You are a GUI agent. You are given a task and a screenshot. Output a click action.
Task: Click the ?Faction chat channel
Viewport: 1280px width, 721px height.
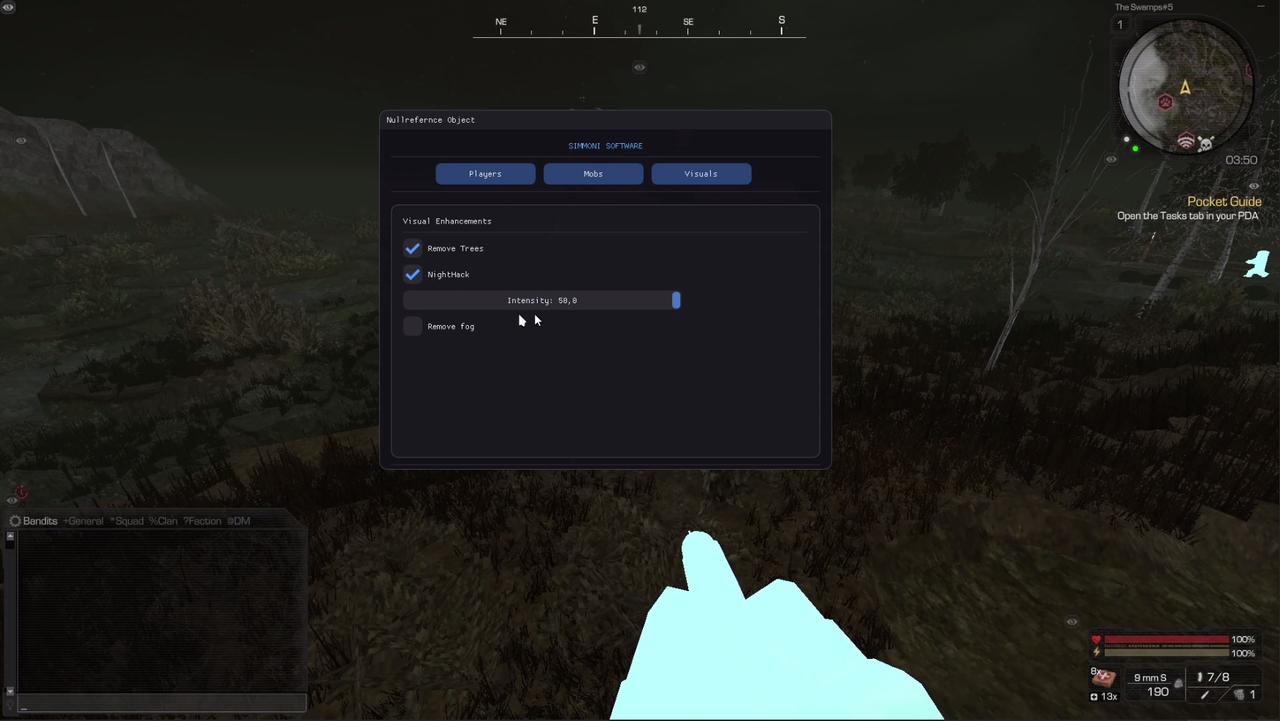point(202,521)
